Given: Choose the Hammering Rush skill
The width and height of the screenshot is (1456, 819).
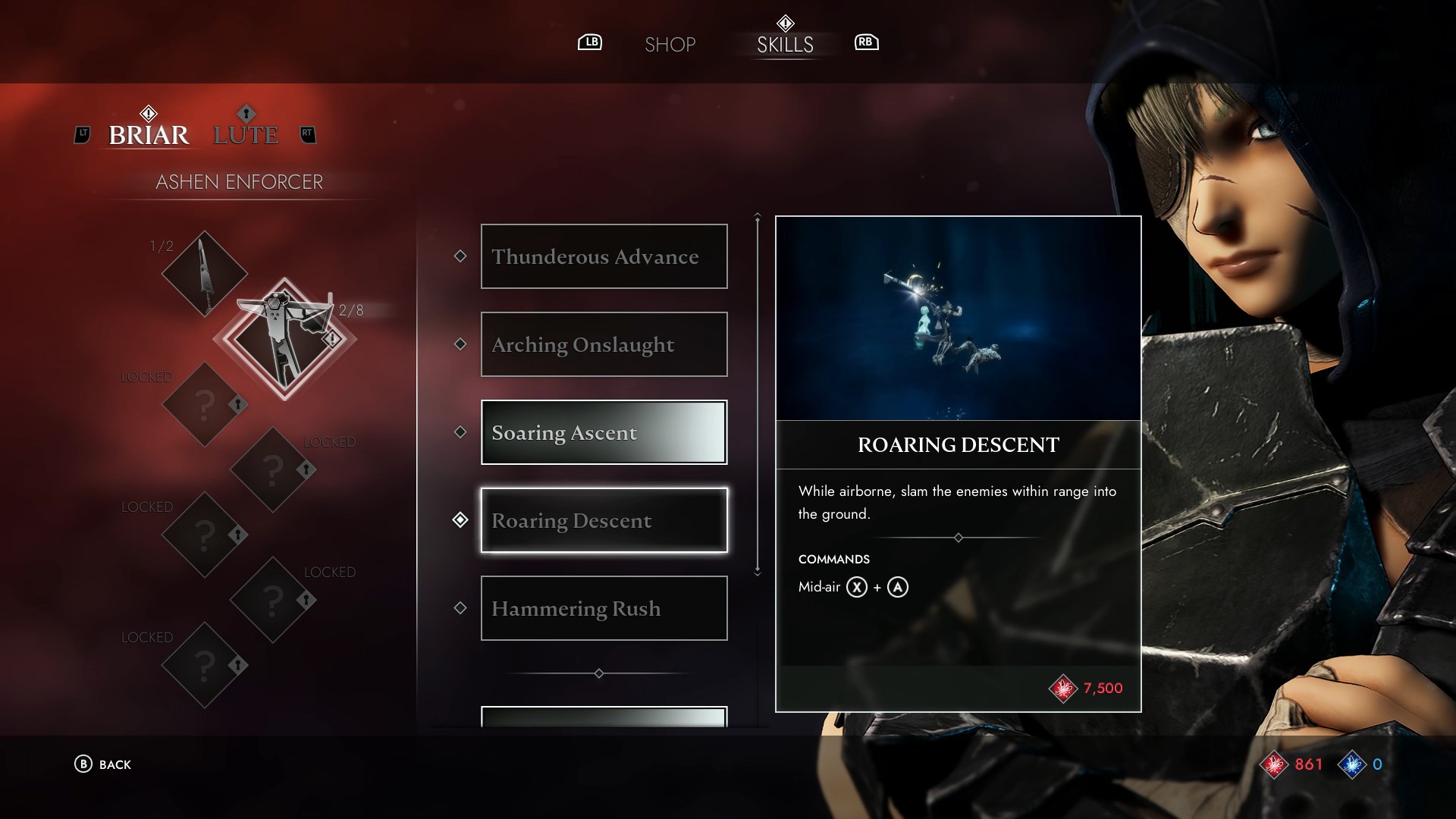Looking at the screenshot, I should point(604,608).
